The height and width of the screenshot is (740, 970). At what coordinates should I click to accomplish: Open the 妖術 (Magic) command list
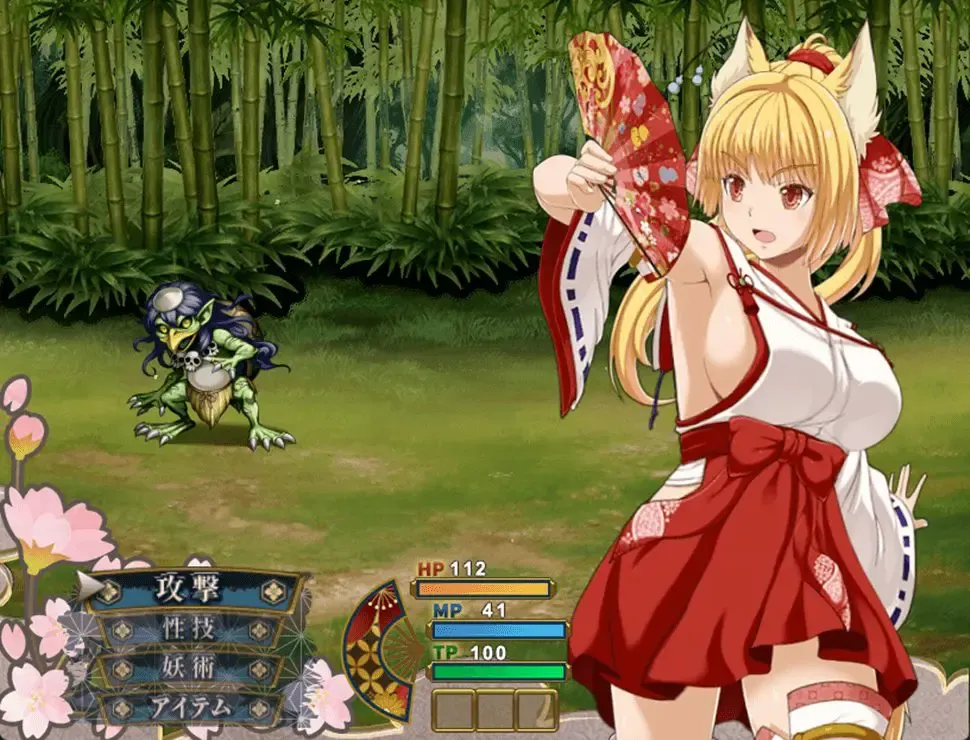(192, 669)
